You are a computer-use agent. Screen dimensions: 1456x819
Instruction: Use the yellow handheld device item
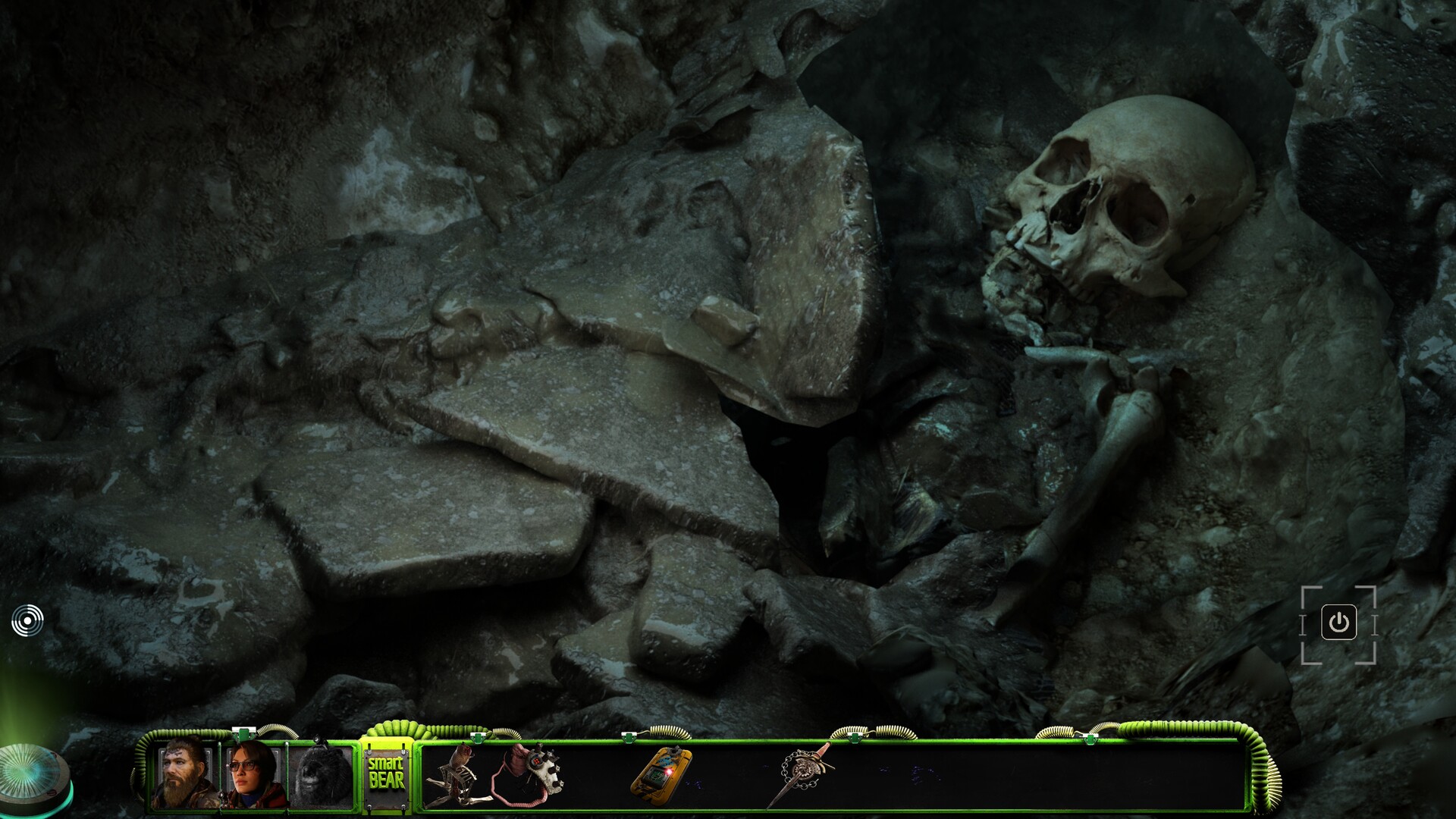pyautogui.click(x=661, y=772)
